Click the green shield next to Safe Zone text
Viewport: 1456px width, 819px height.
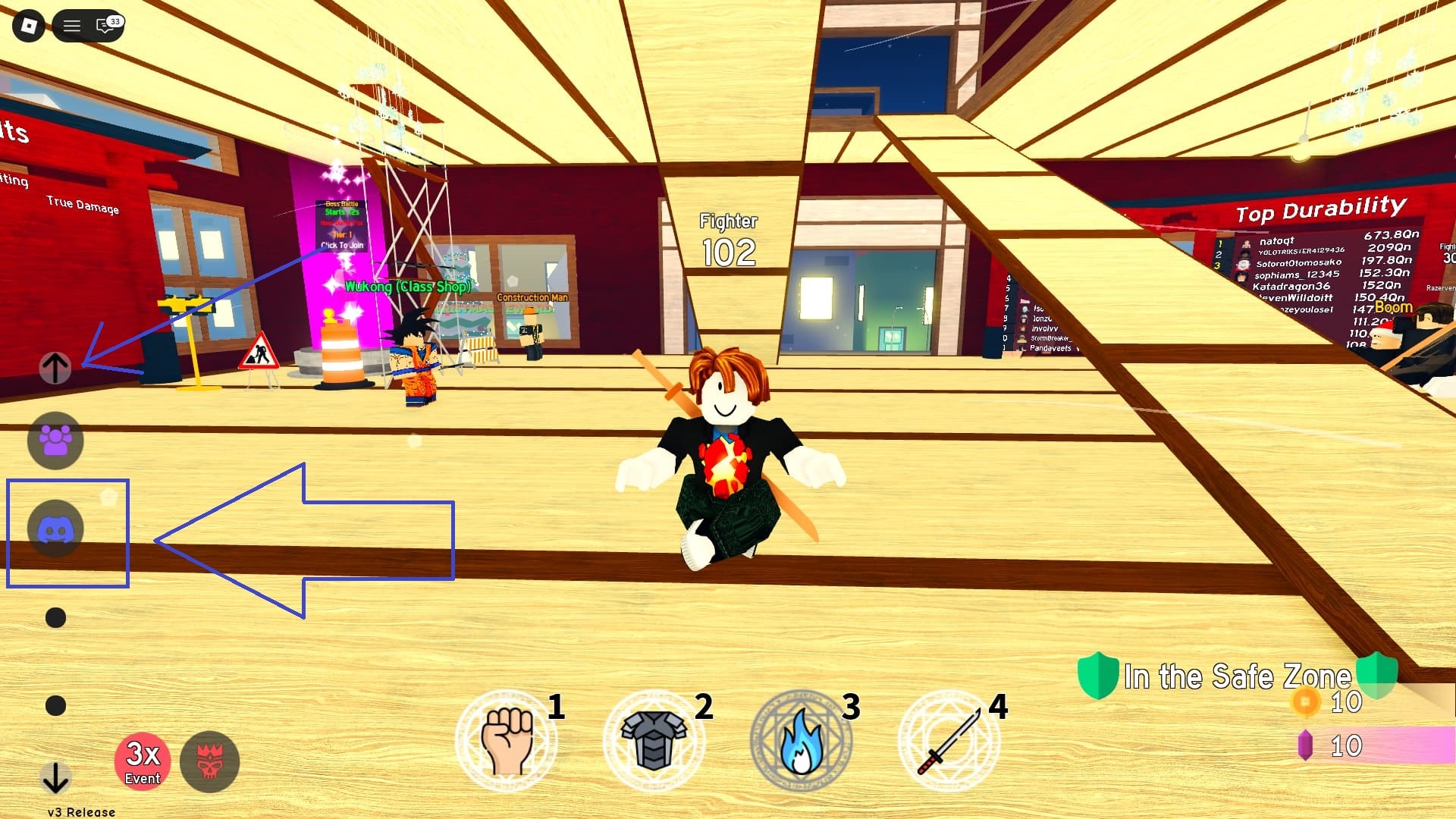(x=1099, y=676)
